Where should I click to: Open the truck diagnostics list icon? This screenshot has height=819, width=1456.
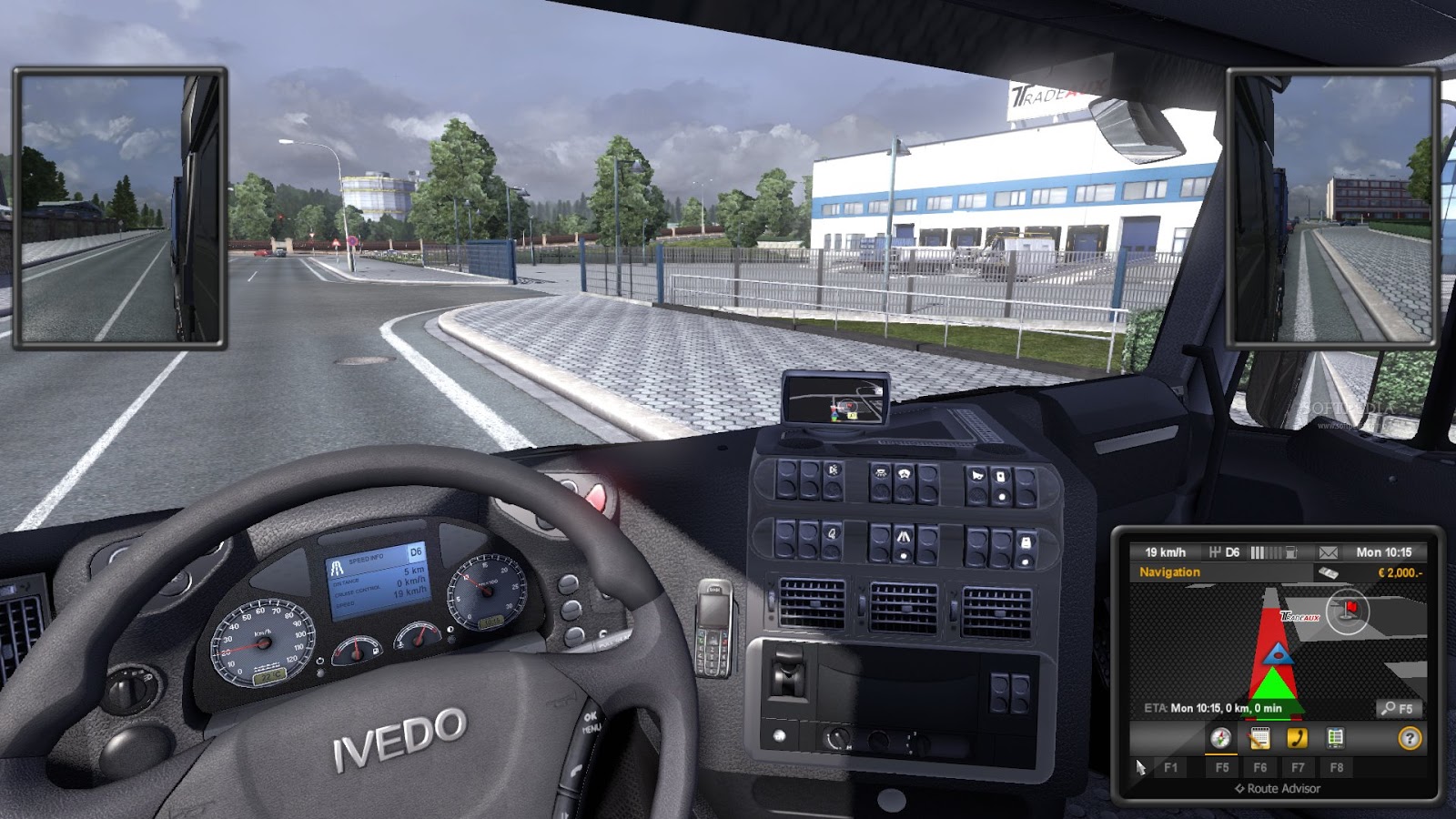(1334, 738)
